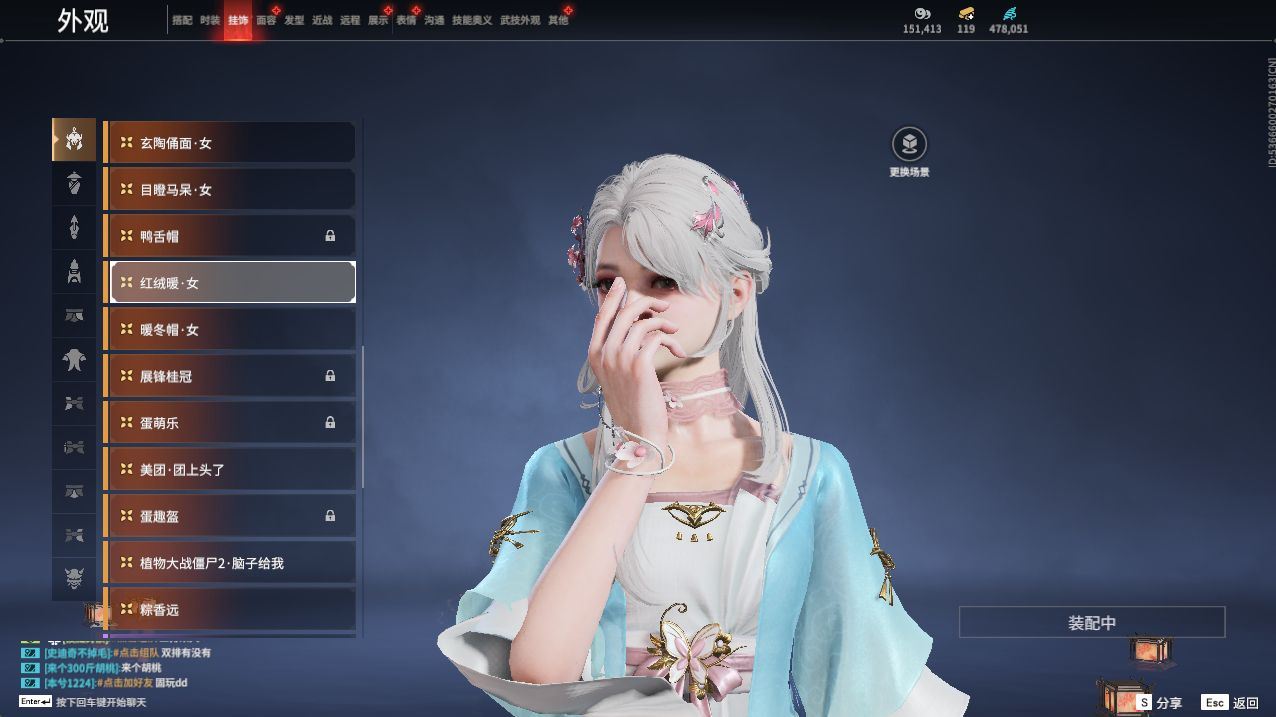Click the 装配中 equip button
The height and width of the screenshot is (717, 1276).
[x=1091, y=622]
